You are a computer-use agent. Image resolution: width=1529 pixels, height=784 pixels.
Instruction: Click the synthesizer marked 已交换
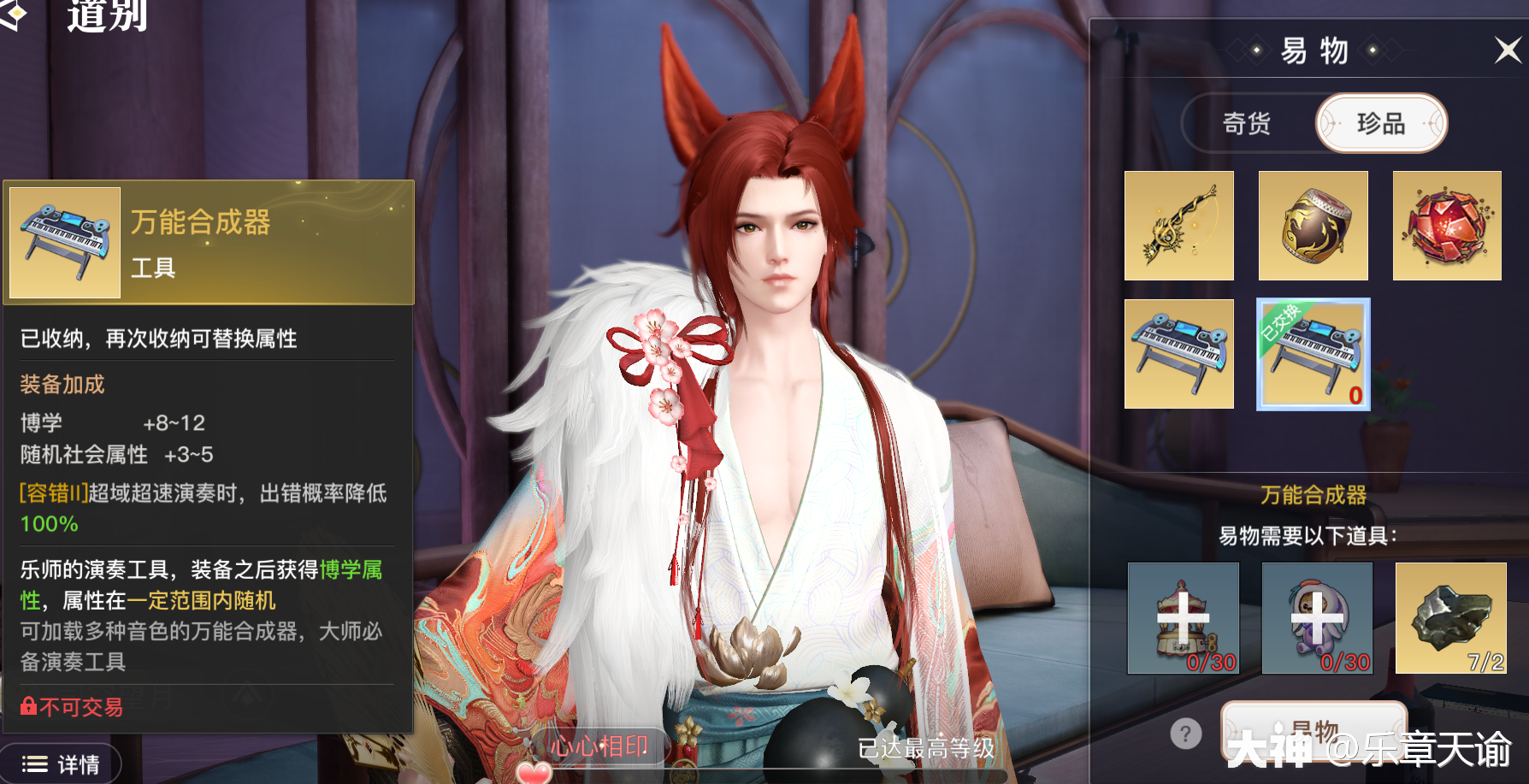(1314, 354)
